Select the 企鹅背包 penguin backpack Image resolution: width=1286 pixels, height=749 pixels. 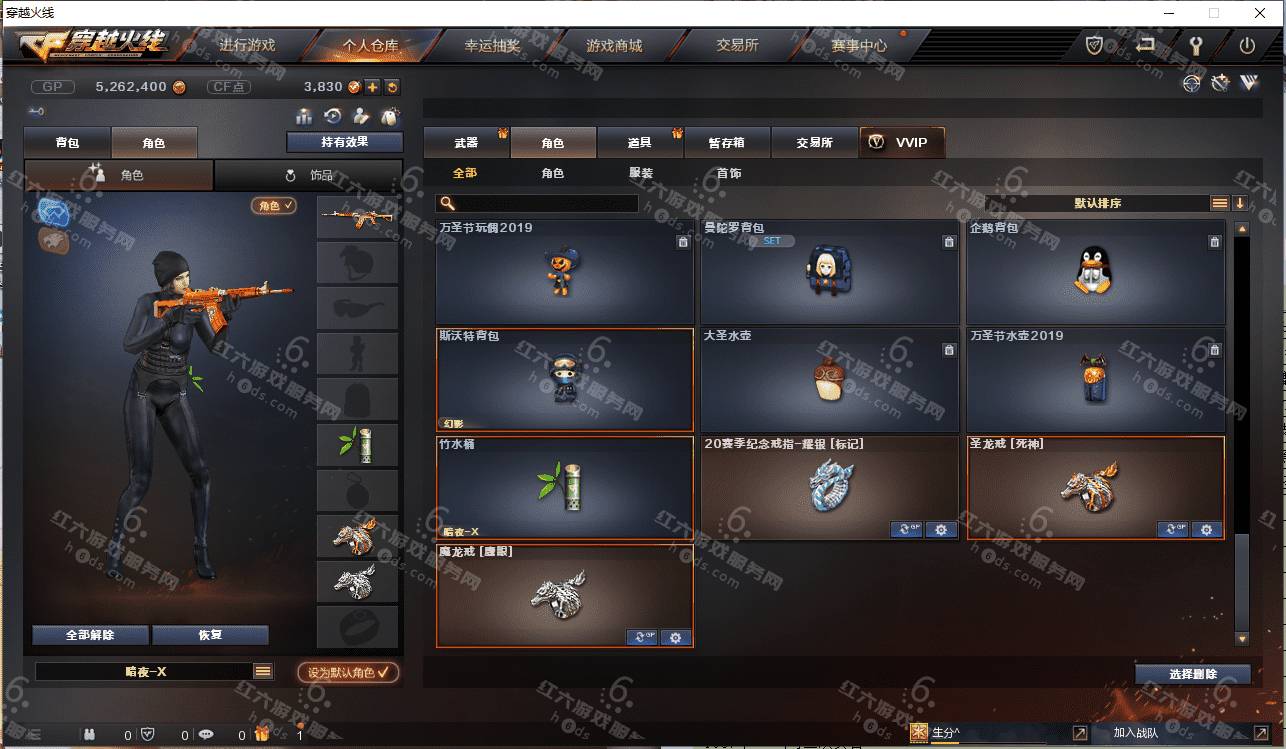tap(1094, 271)
